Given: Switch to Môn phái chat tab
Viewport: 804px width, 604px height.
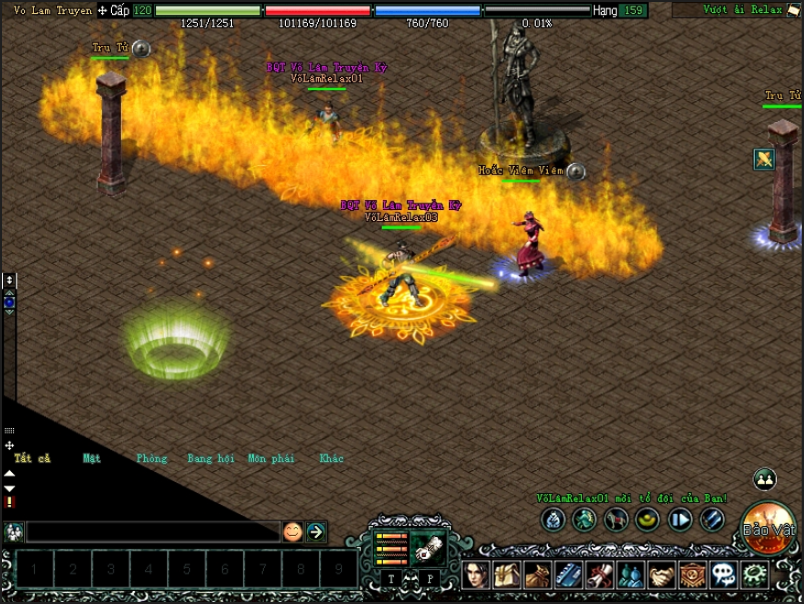Looking at the screenshot, I should click(x=270, y=458).
